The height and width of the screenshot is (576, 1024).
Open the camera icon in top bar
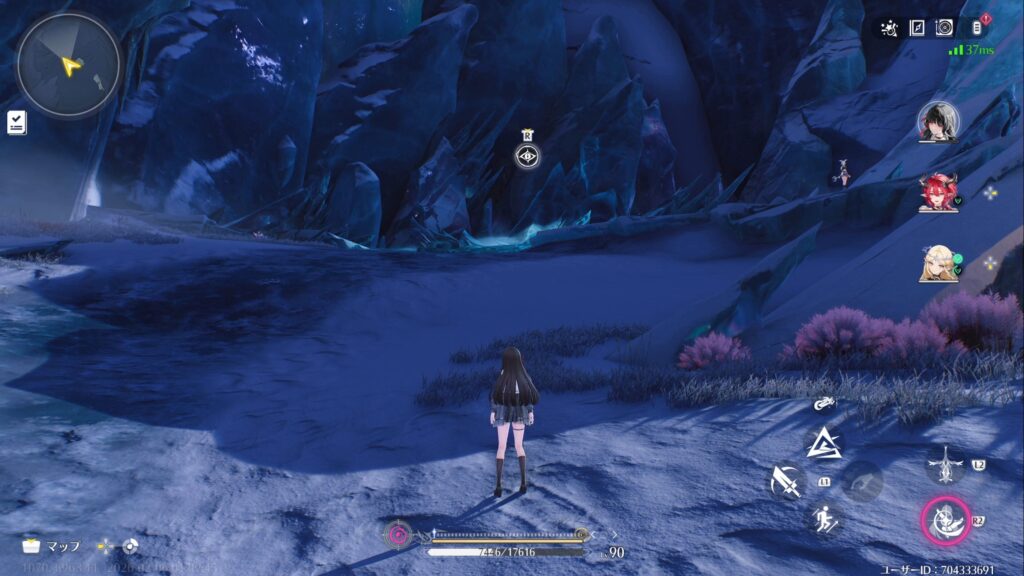coord(944,28)
